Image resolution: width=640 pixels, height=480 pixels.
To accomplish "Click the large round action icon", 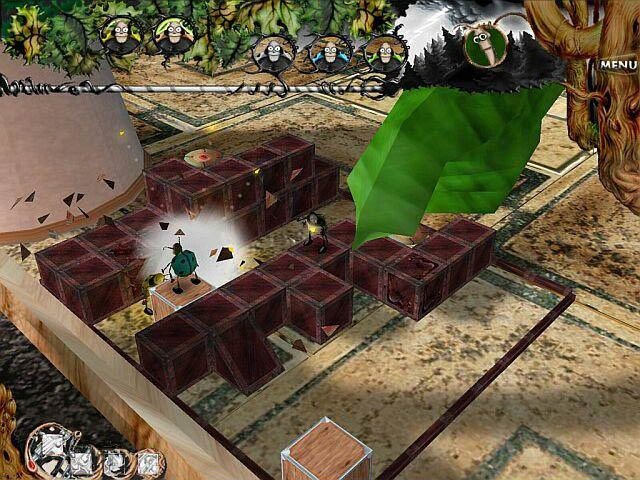I will tap(49, 445).
